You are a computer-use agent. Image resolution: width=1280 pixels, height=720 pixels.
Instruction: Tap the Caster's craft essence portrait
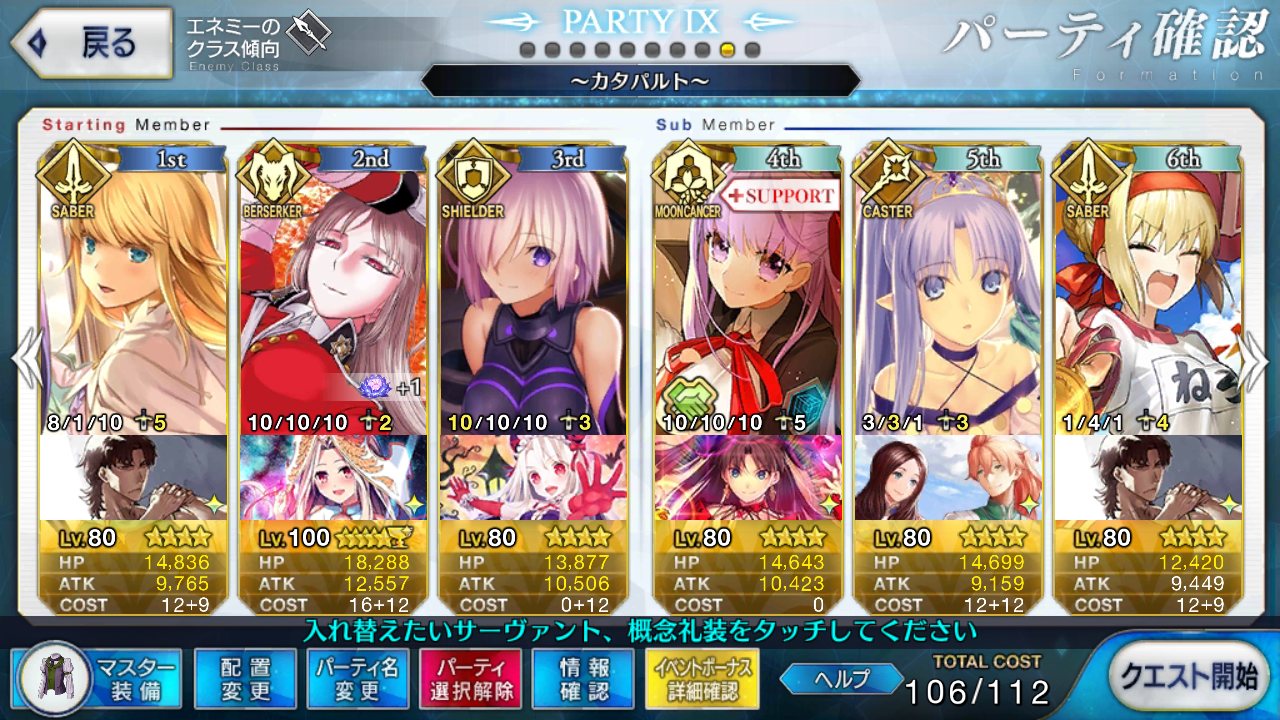tap(948, 478)
